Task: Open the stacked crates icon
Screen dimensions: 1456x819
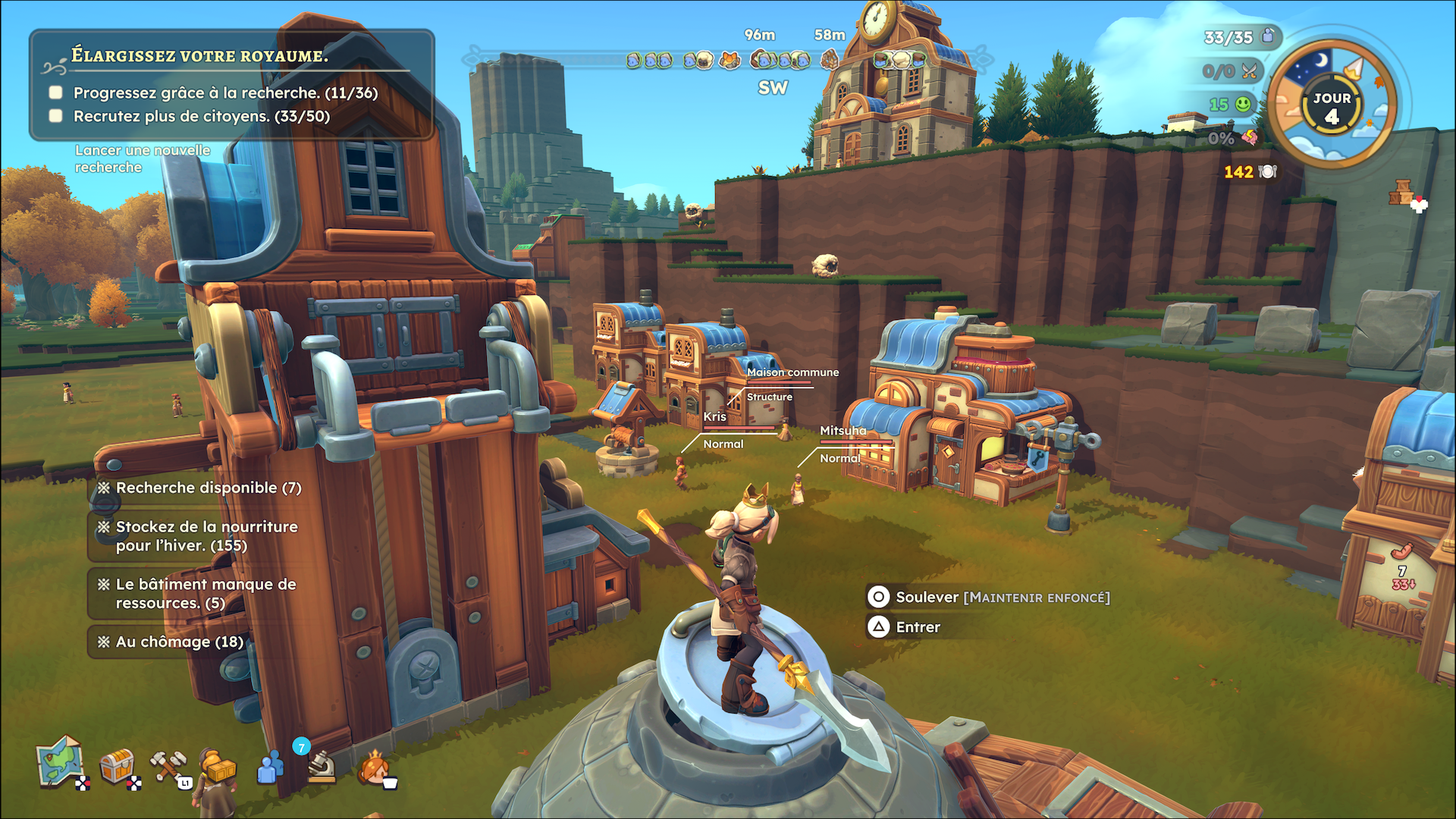Action: [1402, 194]
